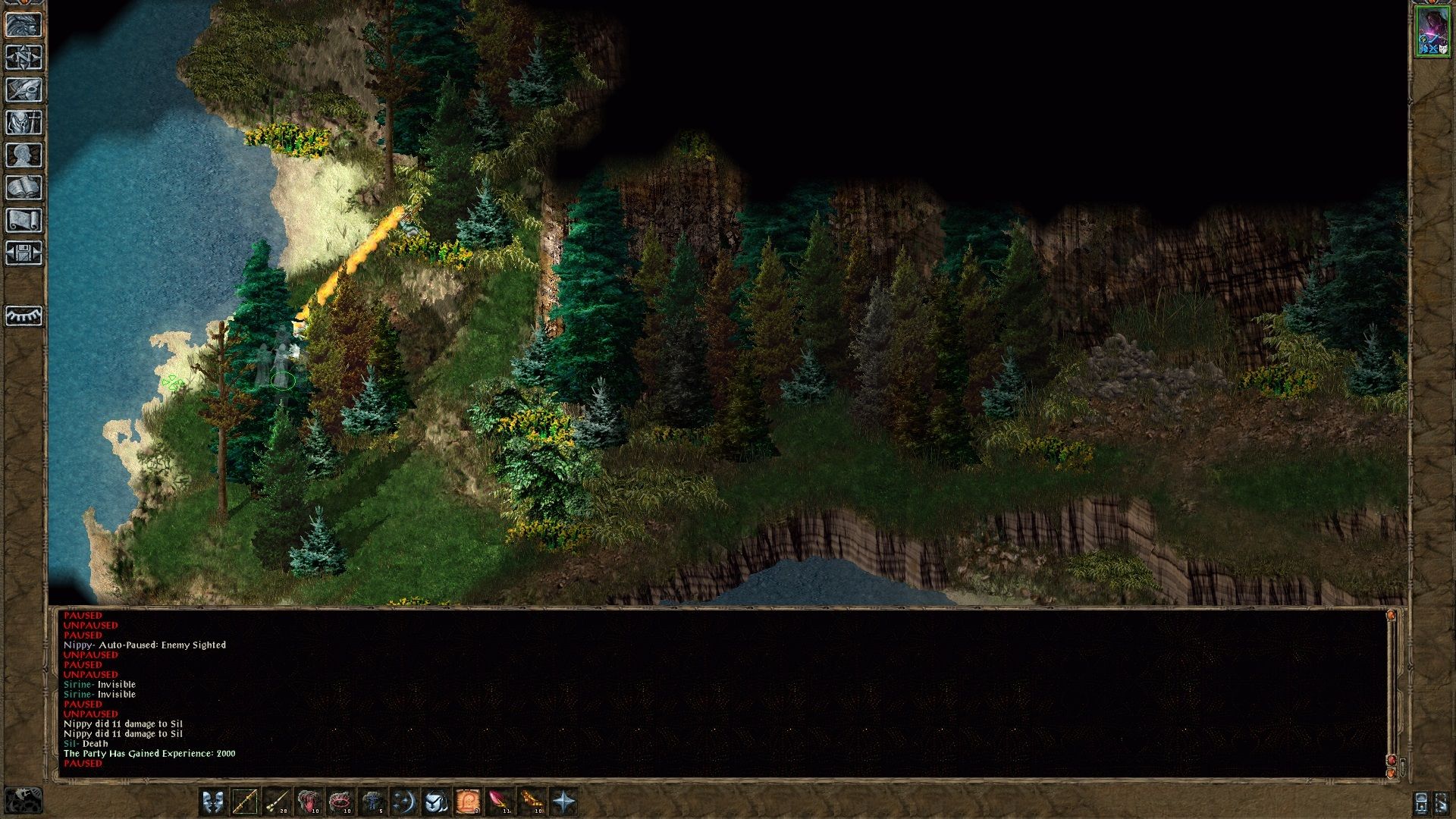
Task: Open the save and options disk button
Action: click(24, 253)
